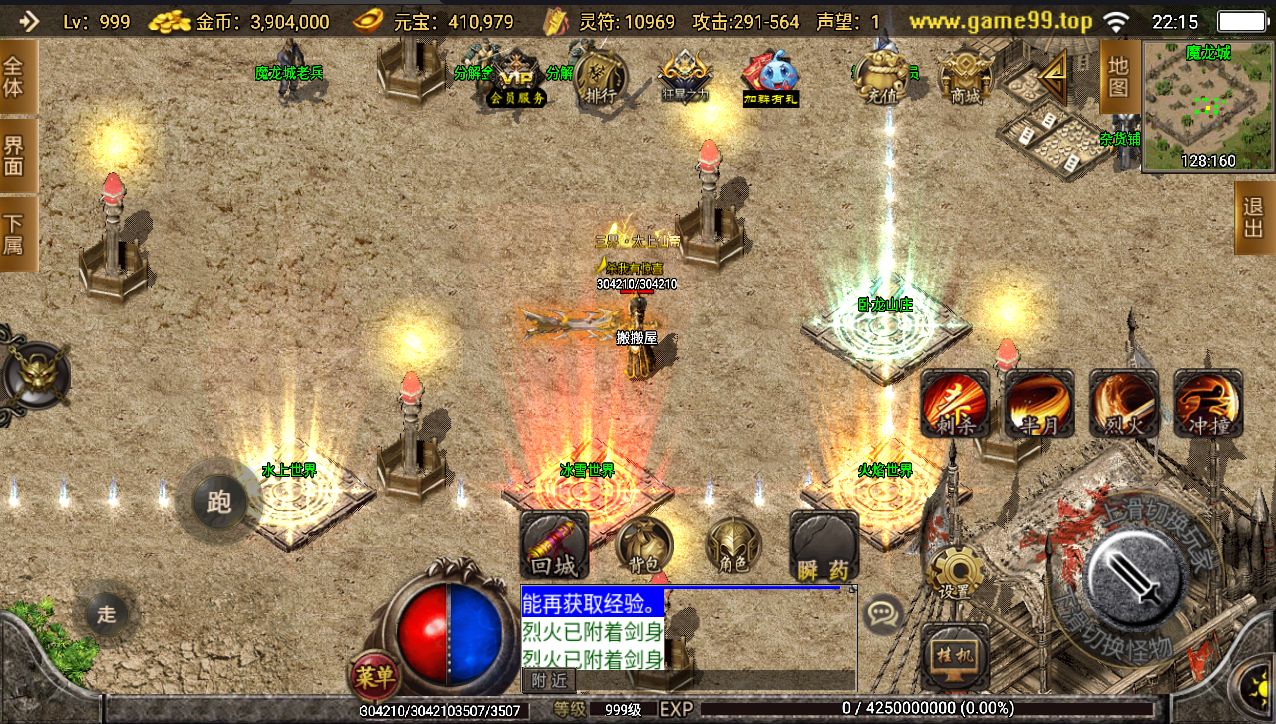Screen dimensions: 1276x724
Task: Open the 充值 recharge shop
Action: (880, 78)
